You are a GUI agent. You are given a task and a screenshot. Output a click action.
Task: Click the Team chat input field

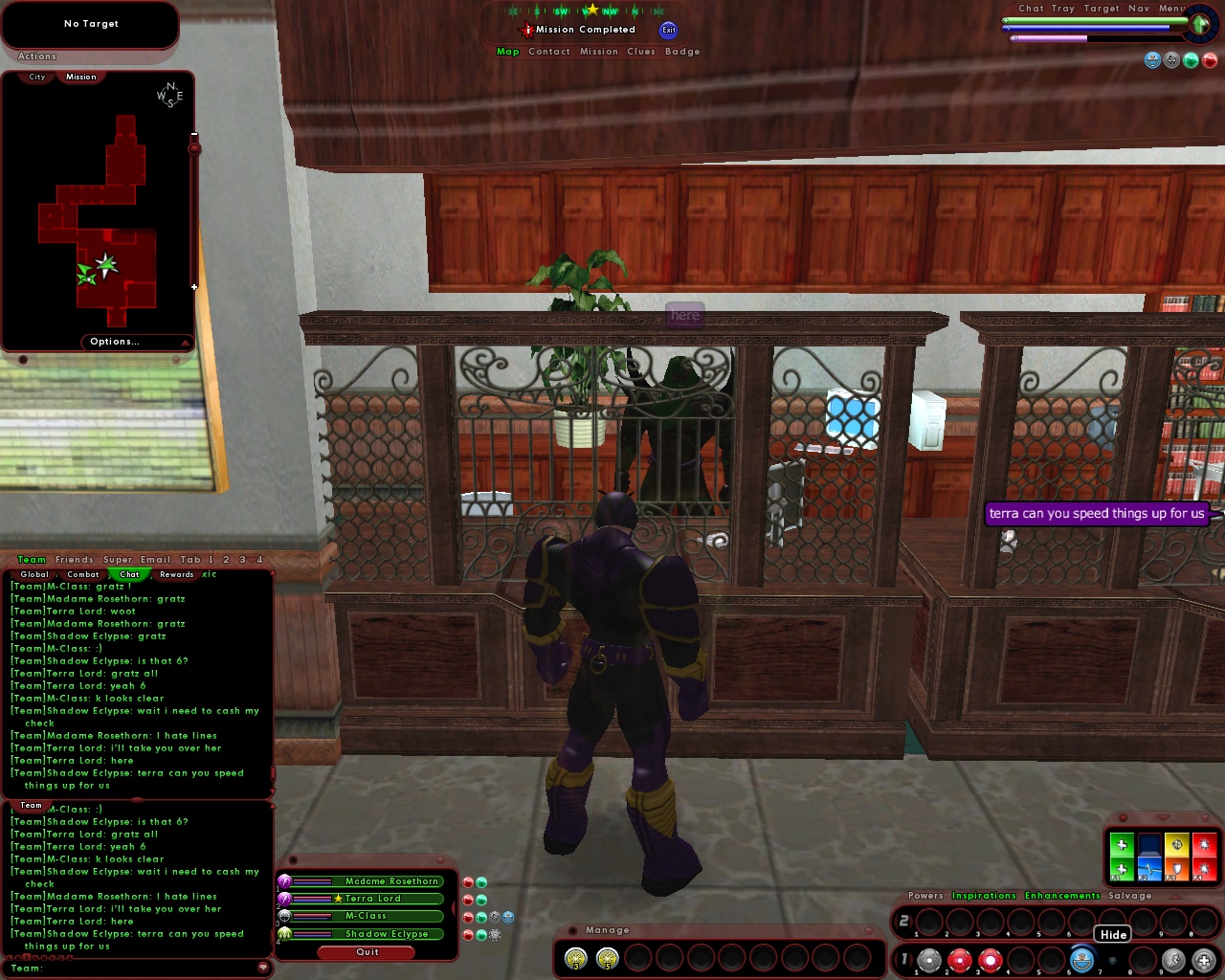[x=134, y=969]
